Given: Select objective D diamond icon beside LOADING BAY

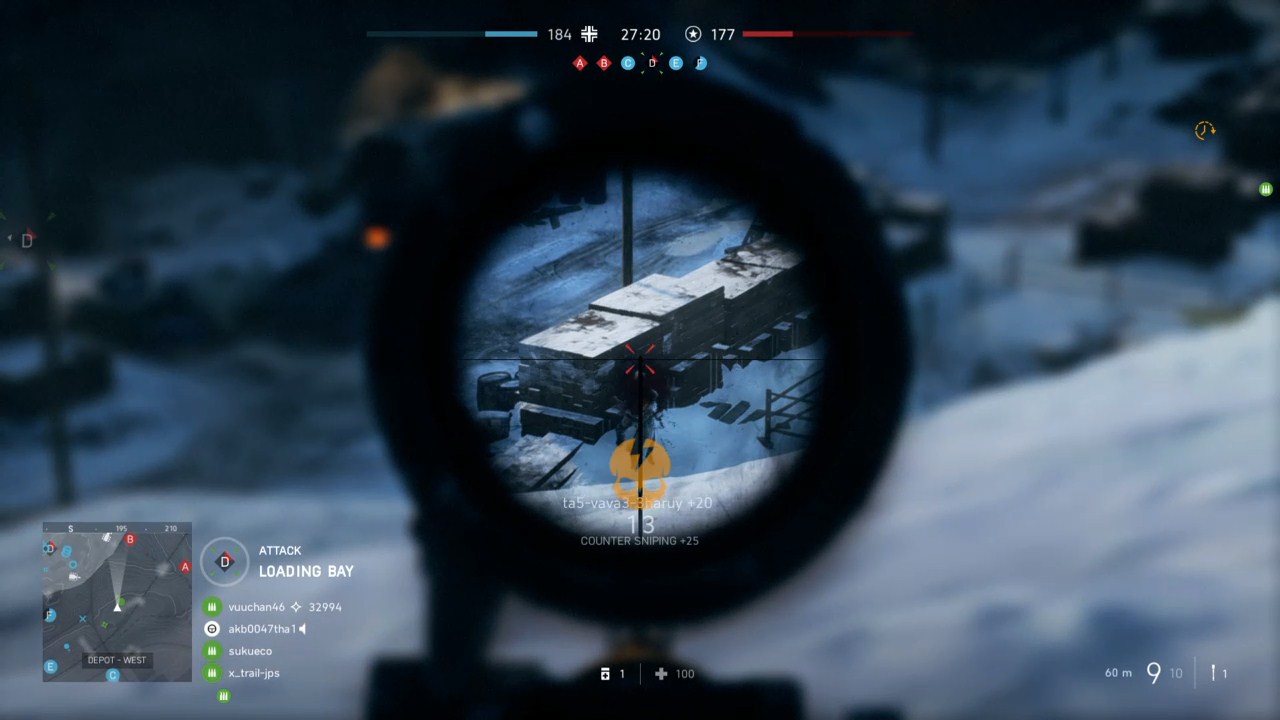Looking at the screenshot, I should tap(224, 561).
